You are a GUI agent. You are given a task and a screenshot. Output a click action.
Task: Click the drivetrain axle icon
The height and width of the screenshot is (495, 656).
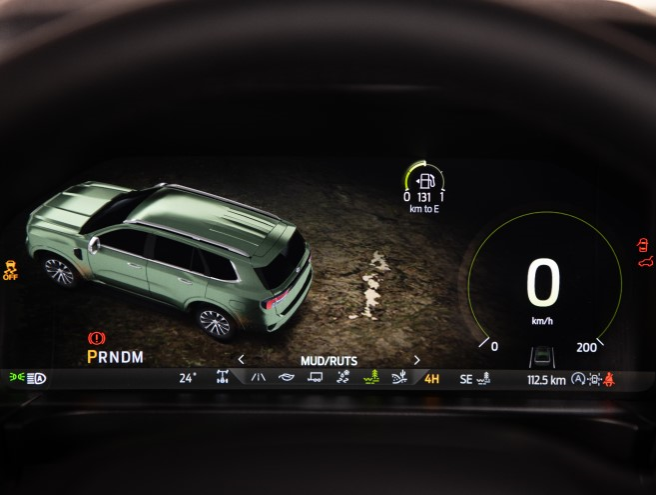coord(222,378)
